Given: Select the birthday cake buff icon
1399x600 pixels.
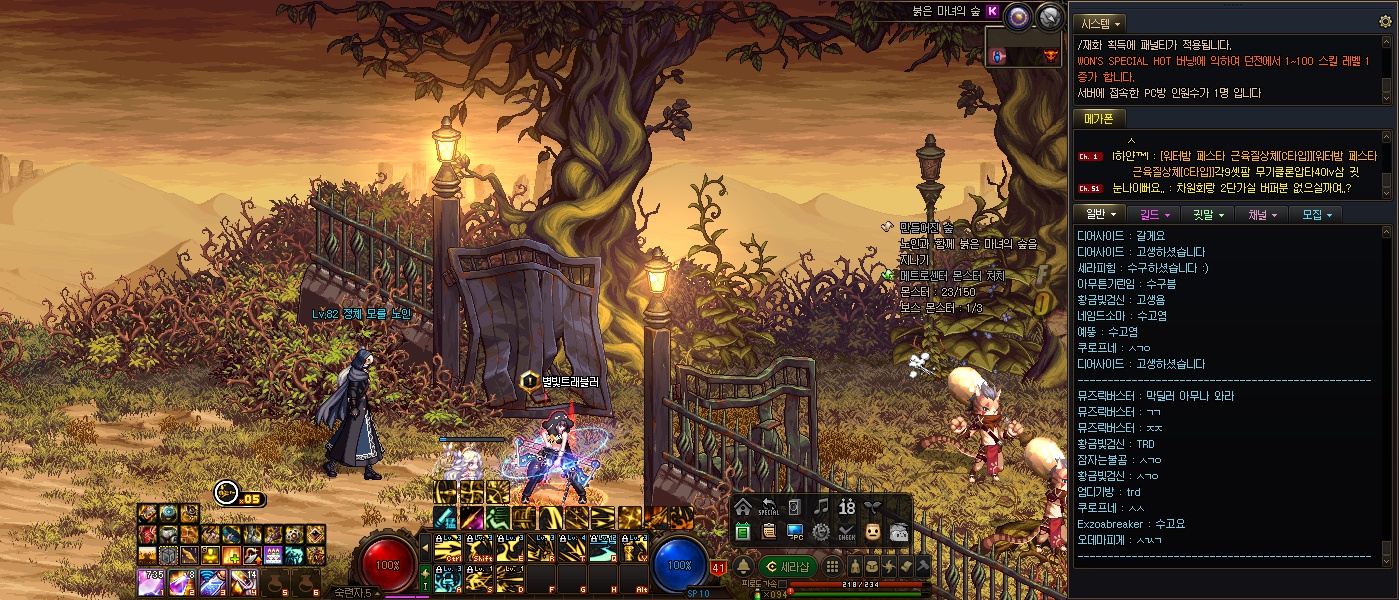Looking at the screenshot, I should [x=272, y=555].
